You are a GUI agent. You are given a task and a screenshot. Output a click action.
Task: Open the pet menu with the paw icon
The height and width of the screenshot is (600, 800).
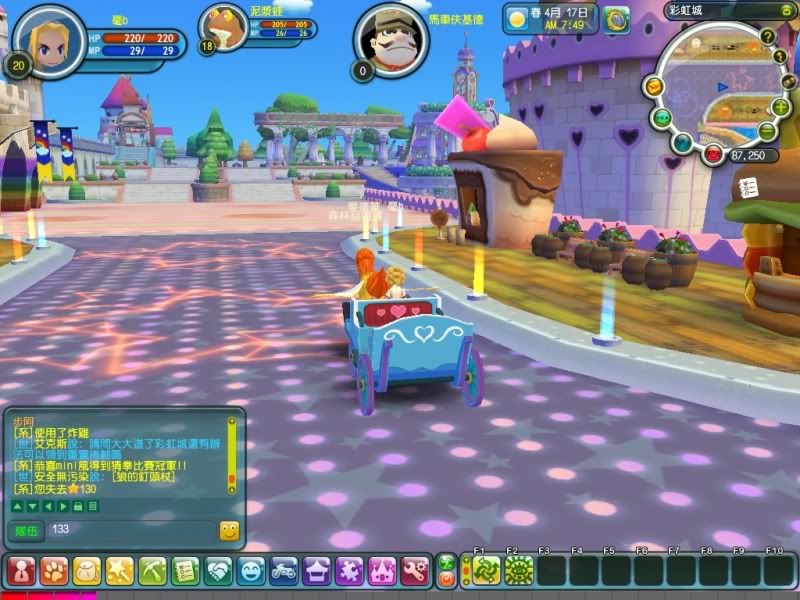(x=53, y=571)
